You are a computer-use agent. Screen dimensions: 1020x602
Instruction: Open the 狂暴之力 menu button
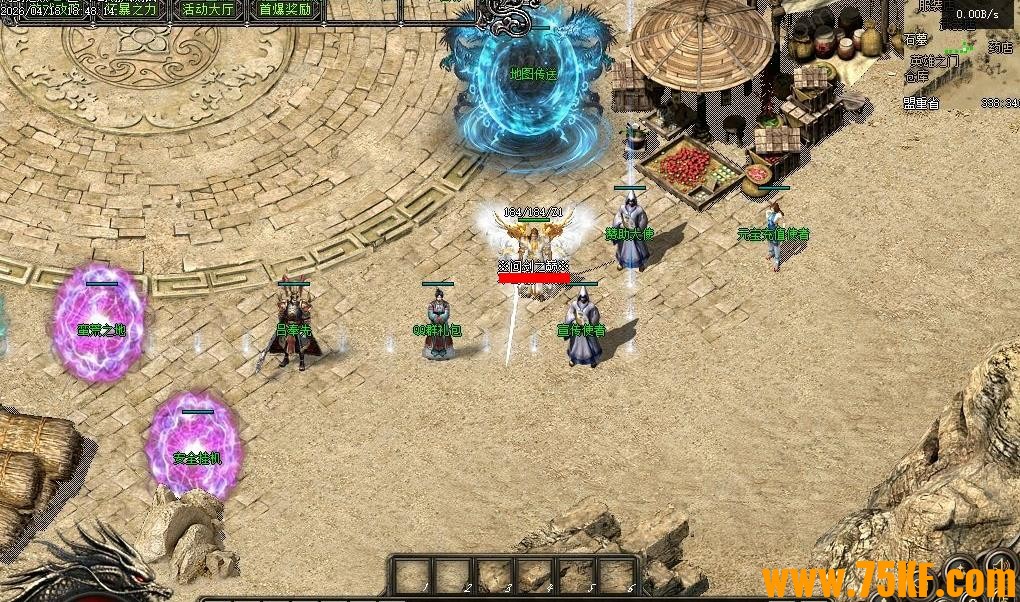pyautogui.click(x=137, y=10)
